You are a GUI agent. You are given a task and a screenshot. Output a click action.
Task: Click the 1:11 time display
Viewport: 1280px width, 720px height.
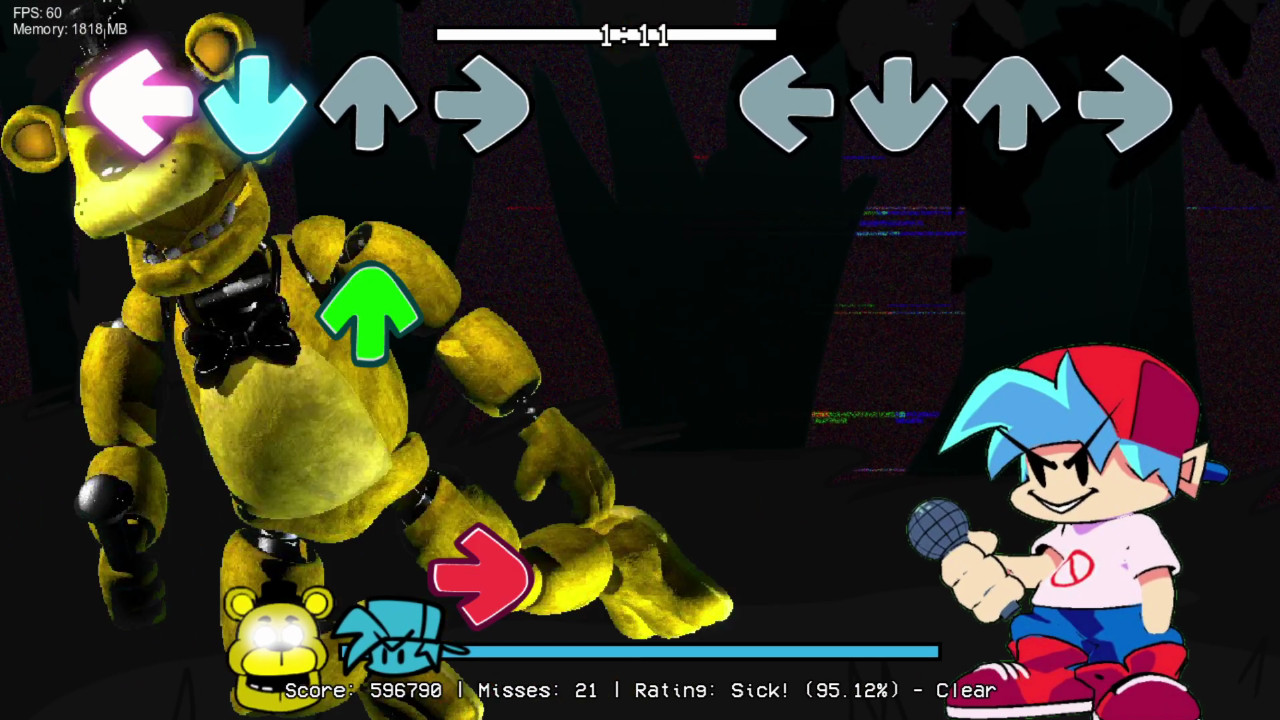(x=635, y=36)
